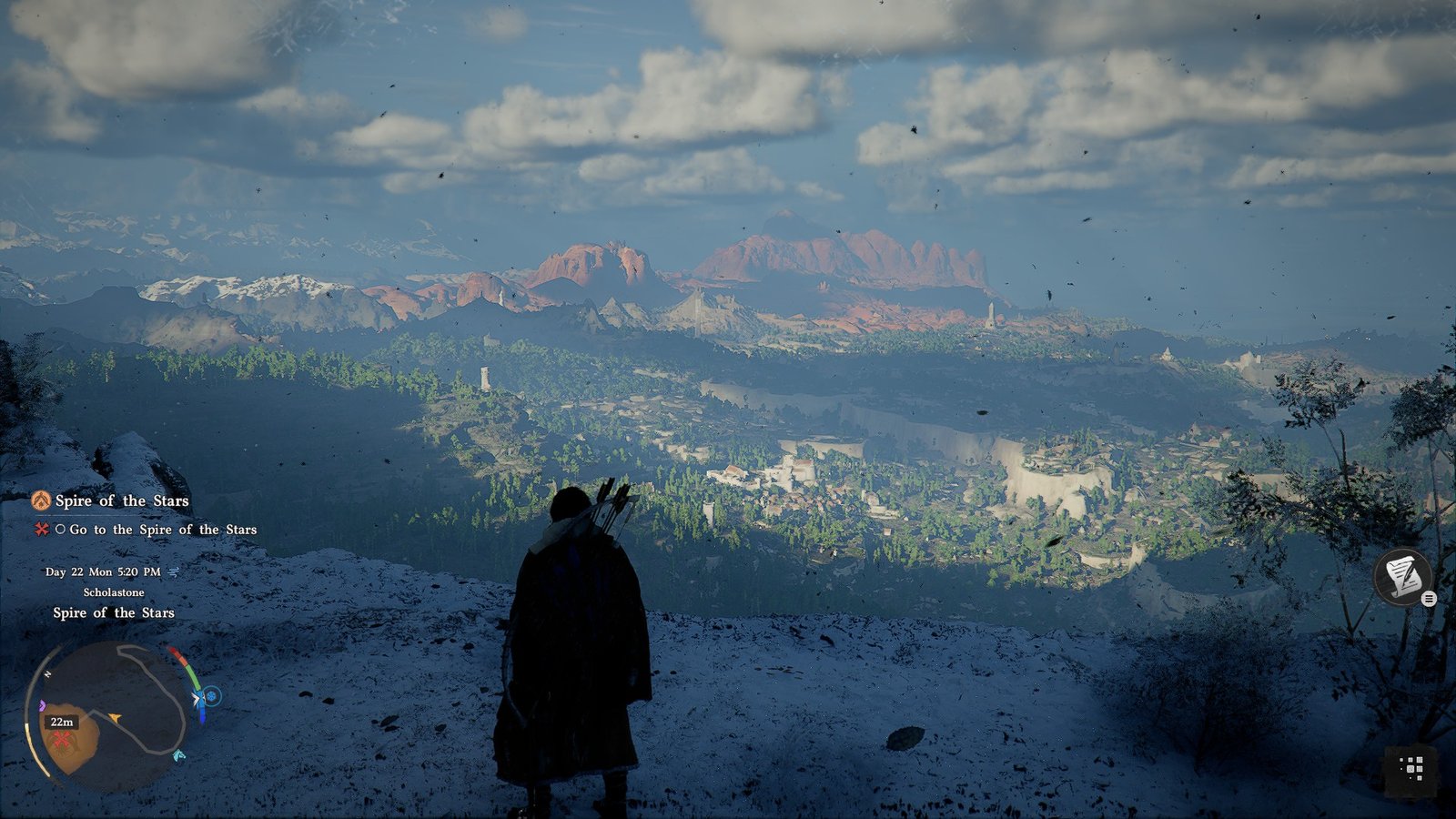Click the blue horse icon on the minimap edge
This screenshot has height=819, width=1456.
click(x=178, y=755)
